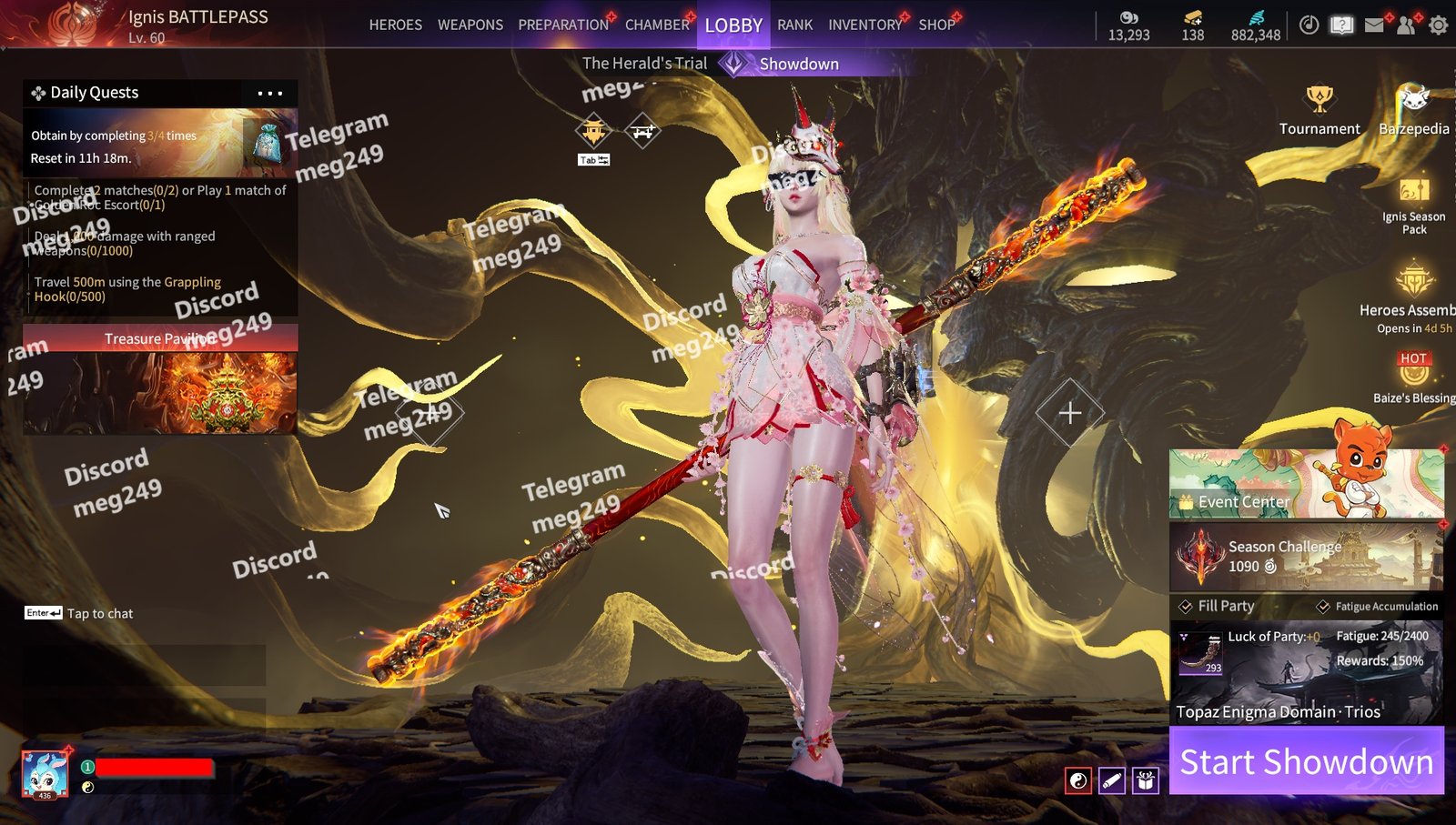Select the Rank tab
This screenshot has width=1456, height=825.
[x=794, y=25]
